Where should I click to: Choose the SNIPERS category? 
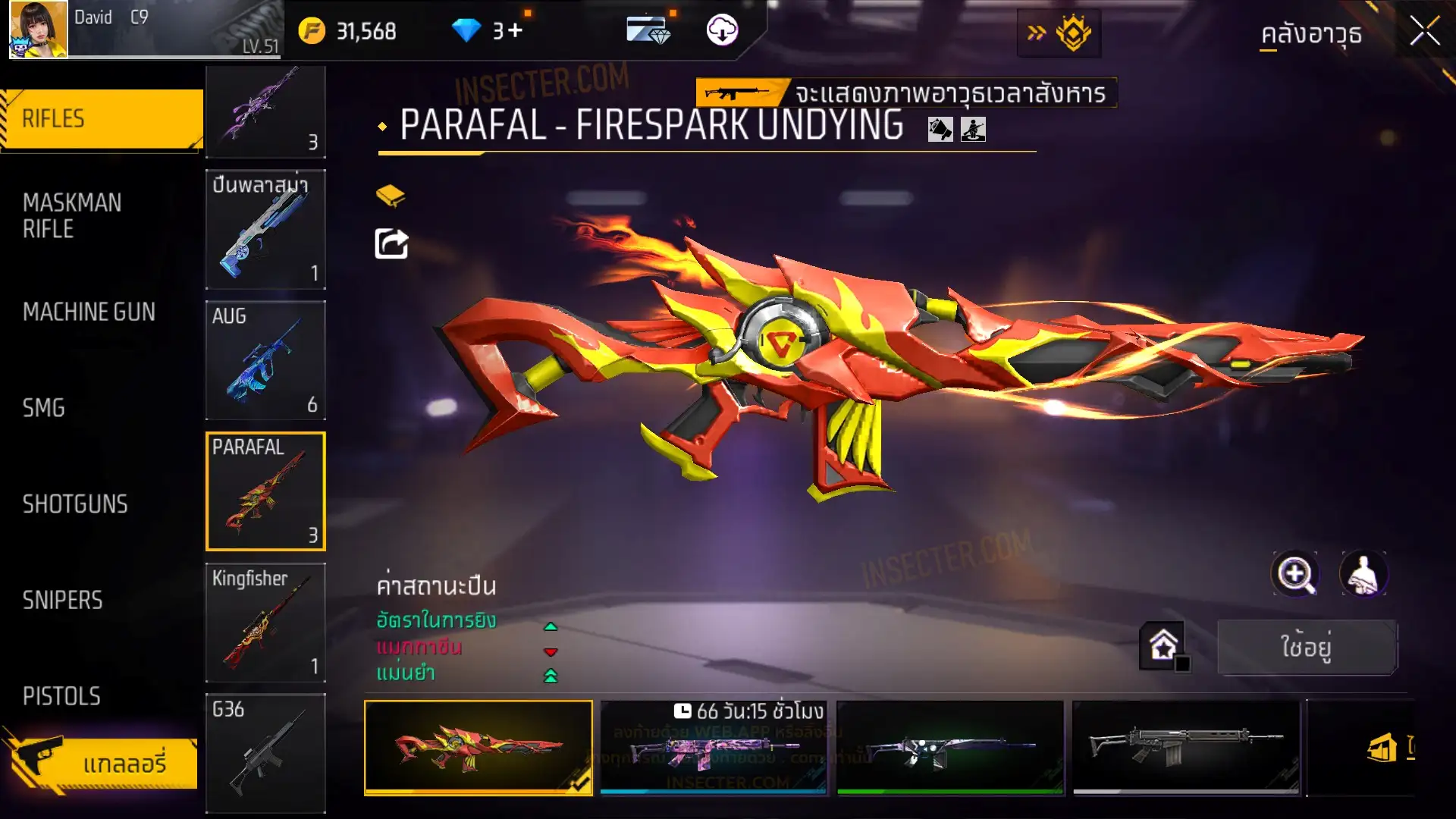coord(62,601)
